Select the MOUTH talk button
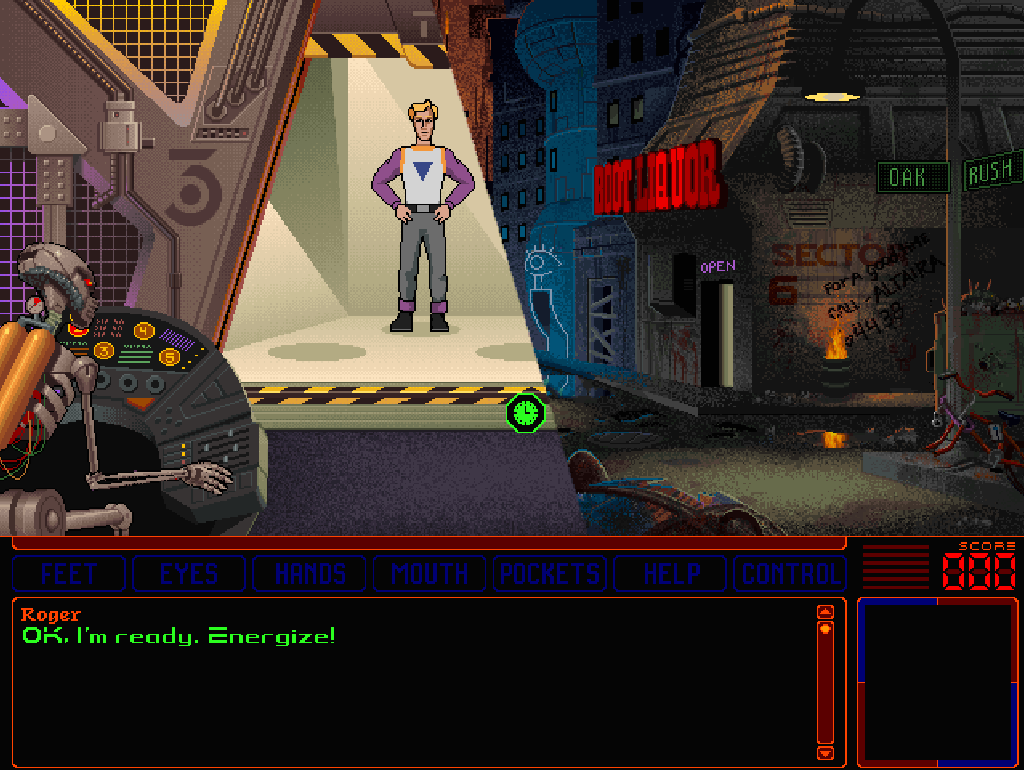This screenshot has width=1024, height=770. (430, 574)
